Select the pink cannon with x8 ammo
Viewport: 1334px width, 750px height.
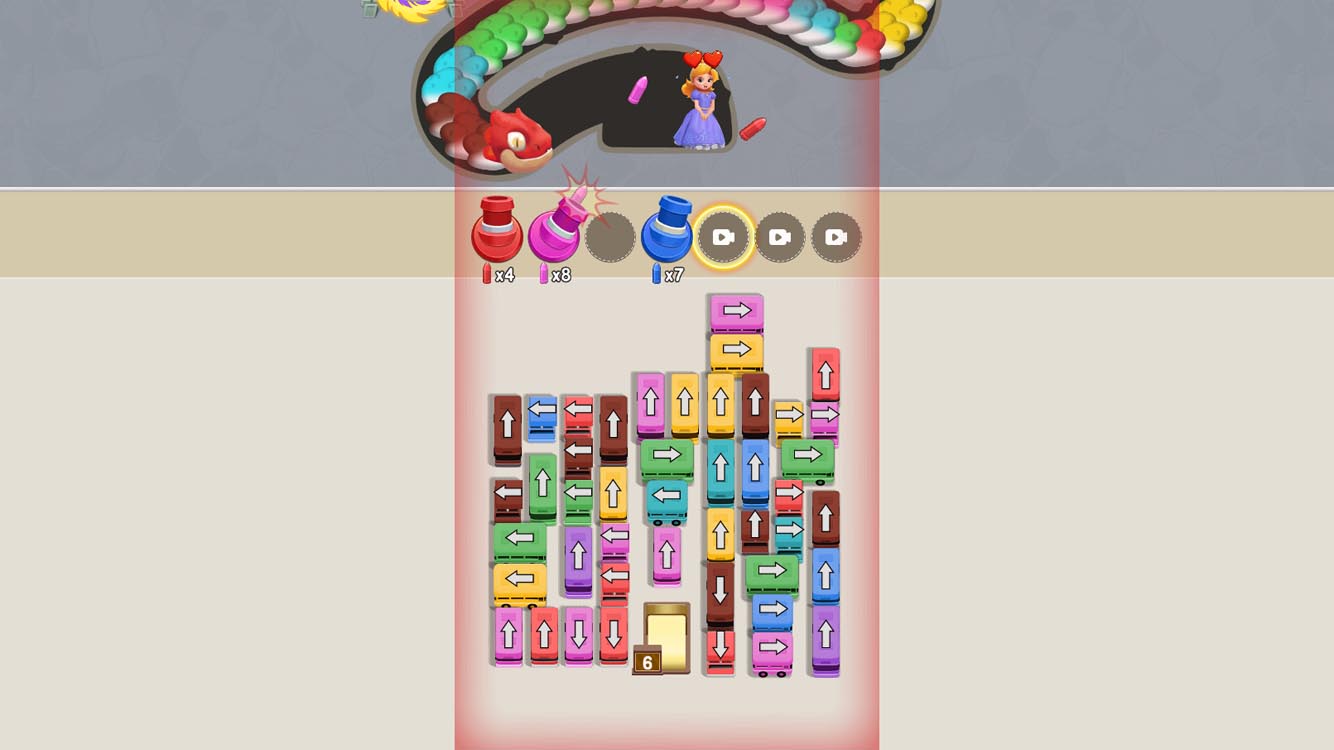(556, 236)
